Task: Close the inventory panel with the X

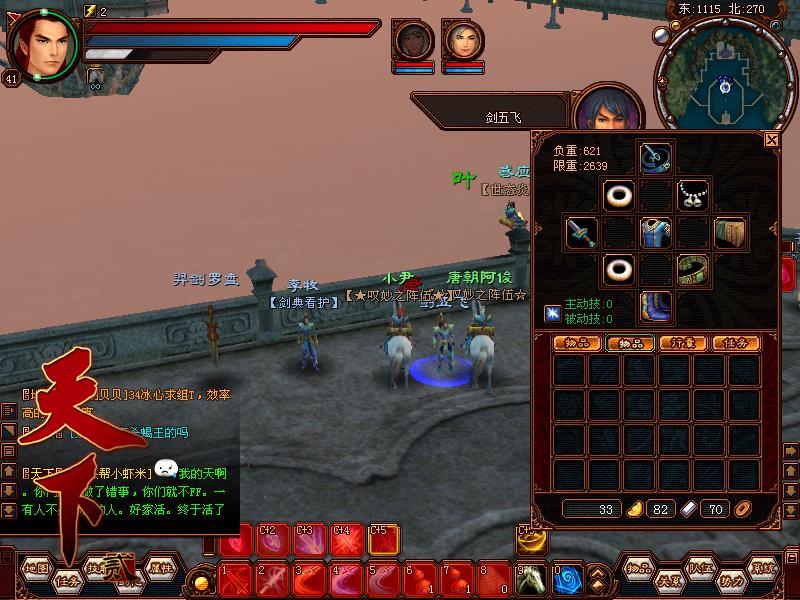Action: 771,140
